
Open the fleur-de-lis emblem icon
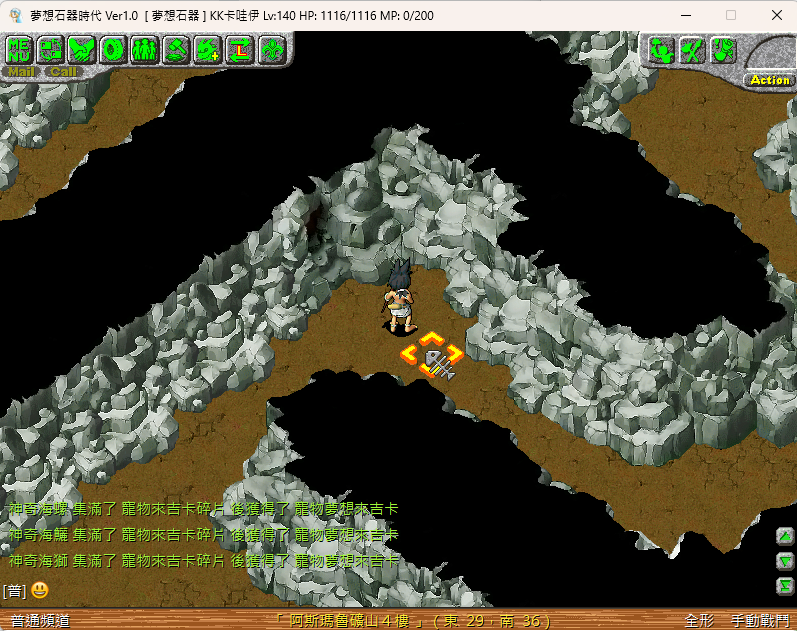[x=270, y=48]
